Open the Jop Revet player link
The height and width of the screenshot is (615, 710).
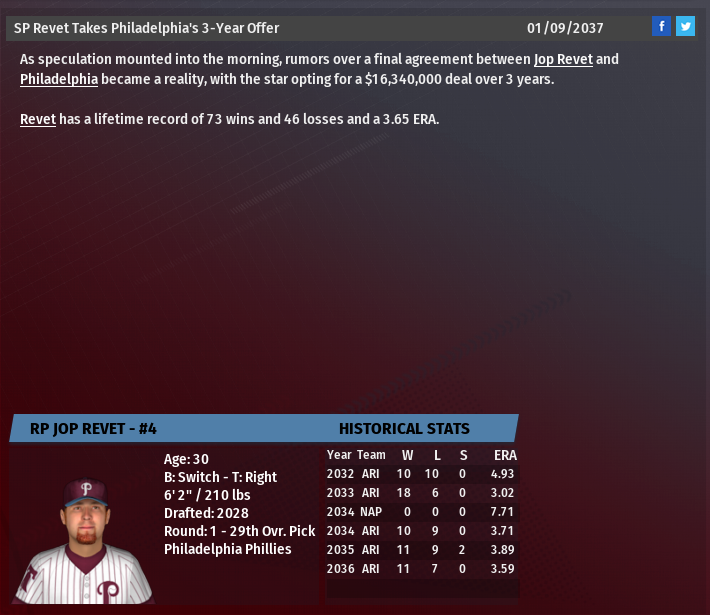(563, 59)
